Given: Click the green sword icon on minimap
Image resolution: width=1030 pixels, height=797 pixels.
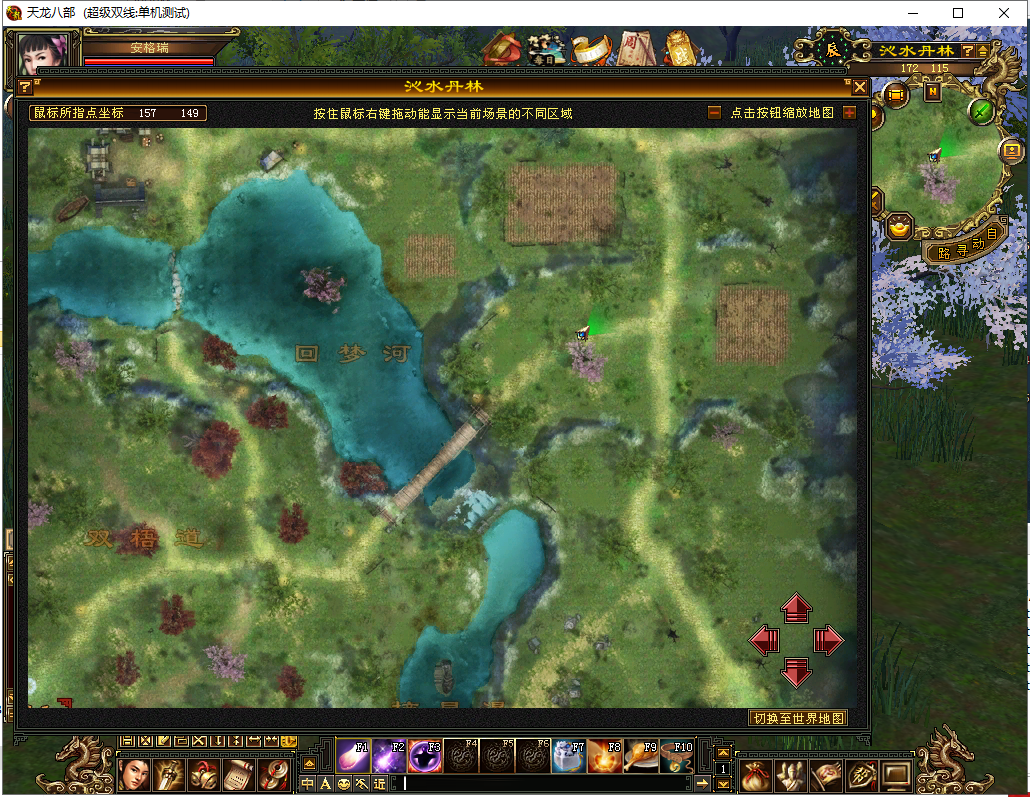Looking at the screenshot, I should point(982,111).
